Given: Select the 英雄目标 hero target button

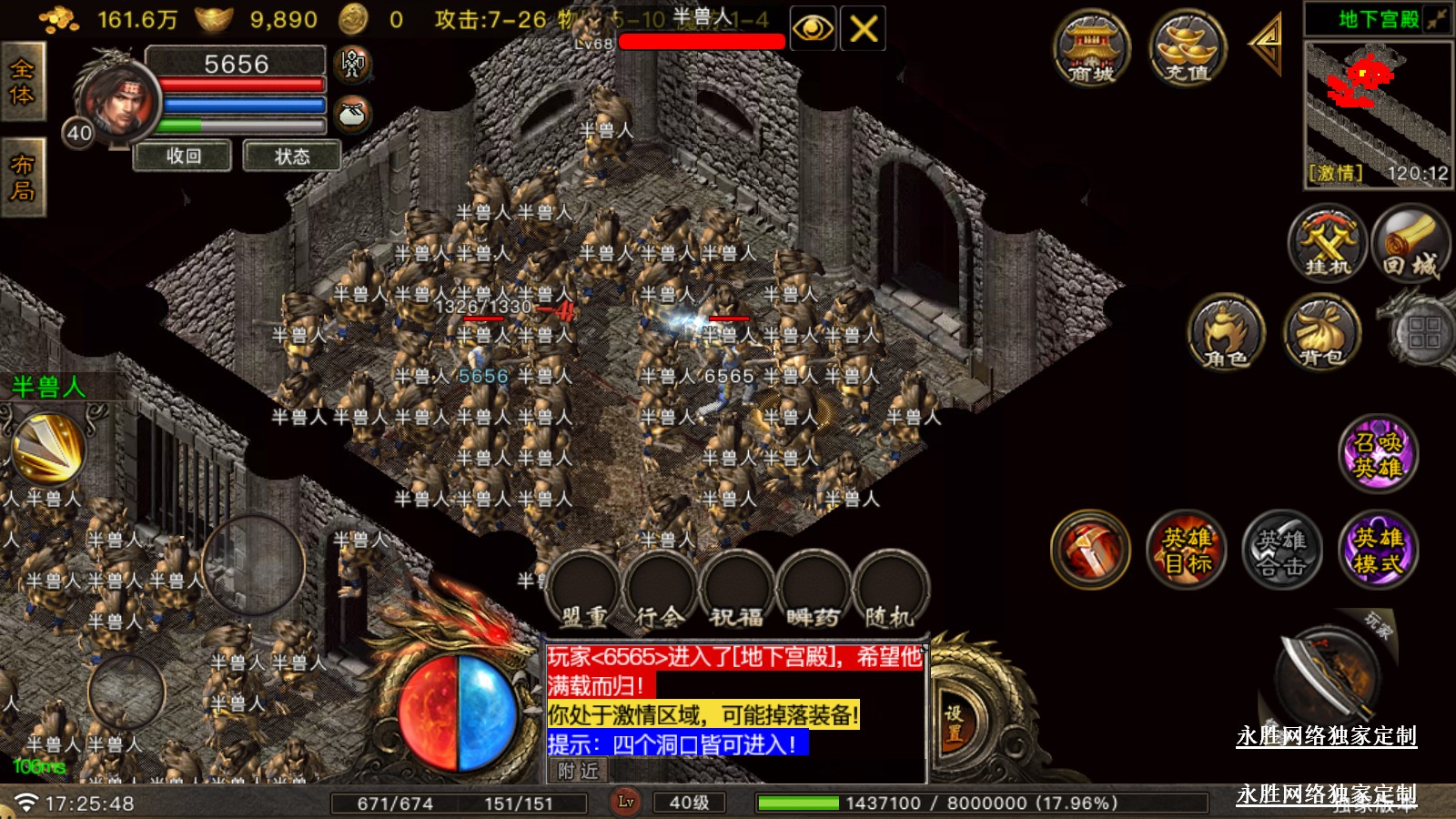Looking at the screenshot, I should pos(1187,550).
